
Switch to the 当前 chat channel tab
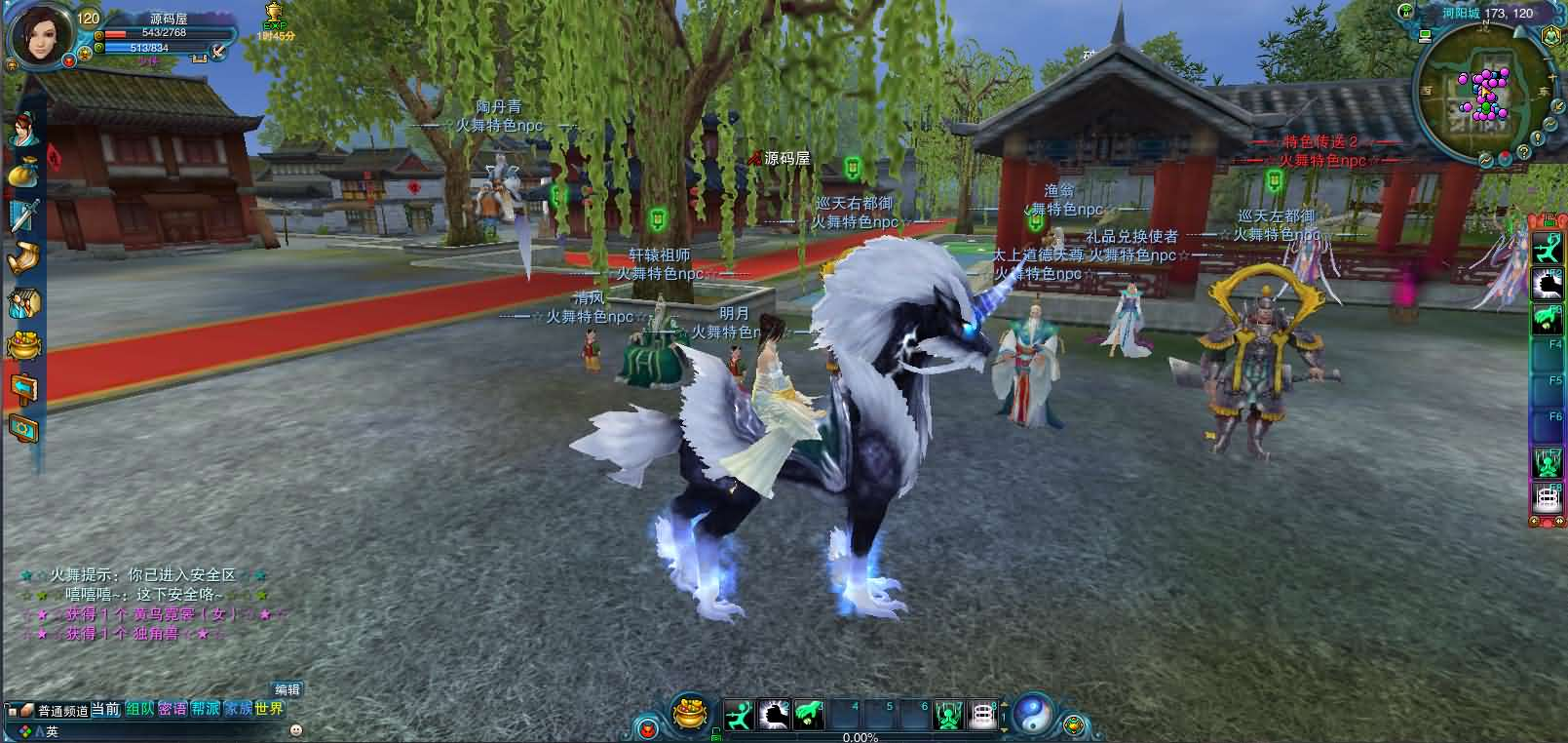[105, 709]
